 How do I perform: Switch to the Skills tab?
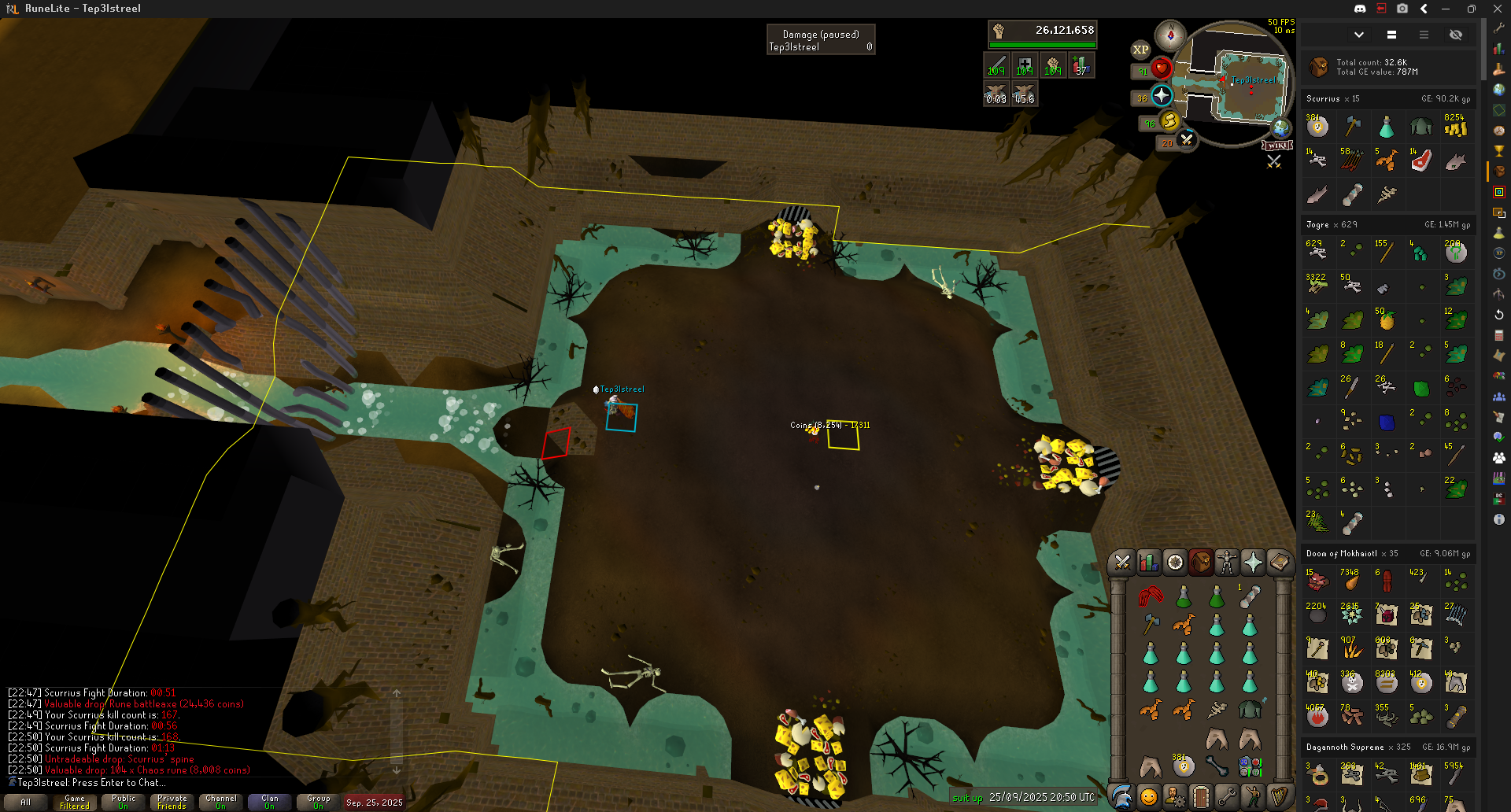pyautogui.click(x=1148, y=562)
